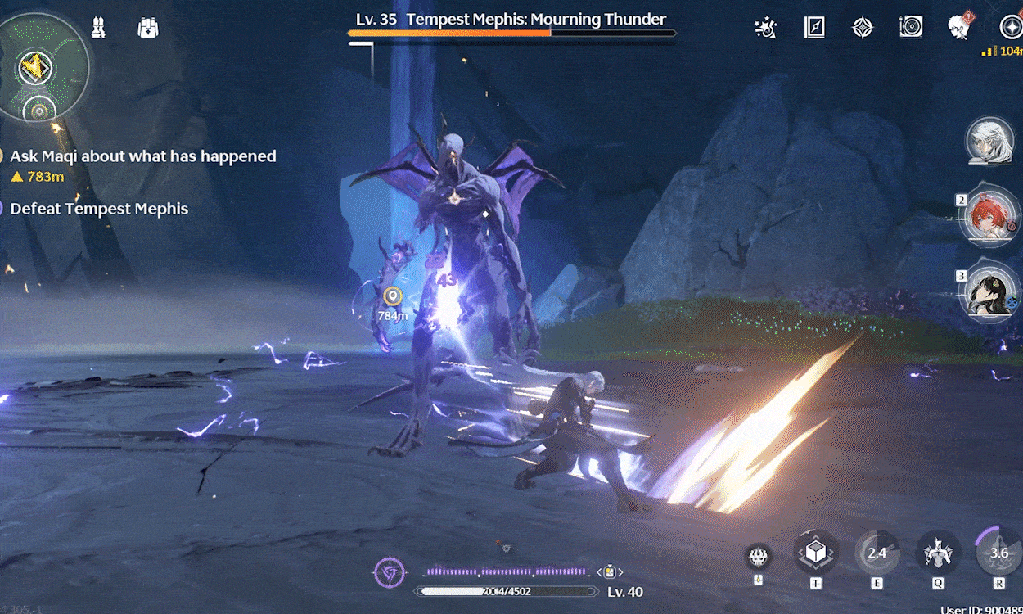
Task: Open the terminal tower icon beside the minimap
Action: pyautogui.click(x=99, y=27)
